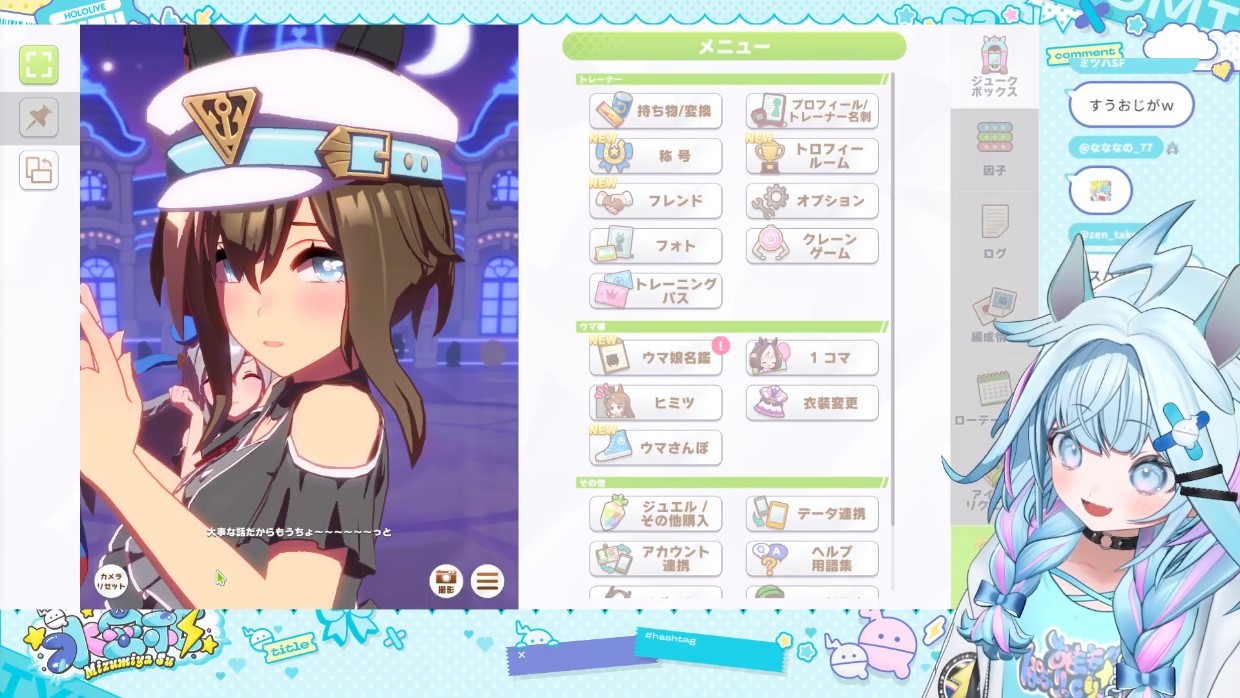Open the ジュークボックス jukebox tab
The image size is (1240, 698).
[x=994, y=68]
